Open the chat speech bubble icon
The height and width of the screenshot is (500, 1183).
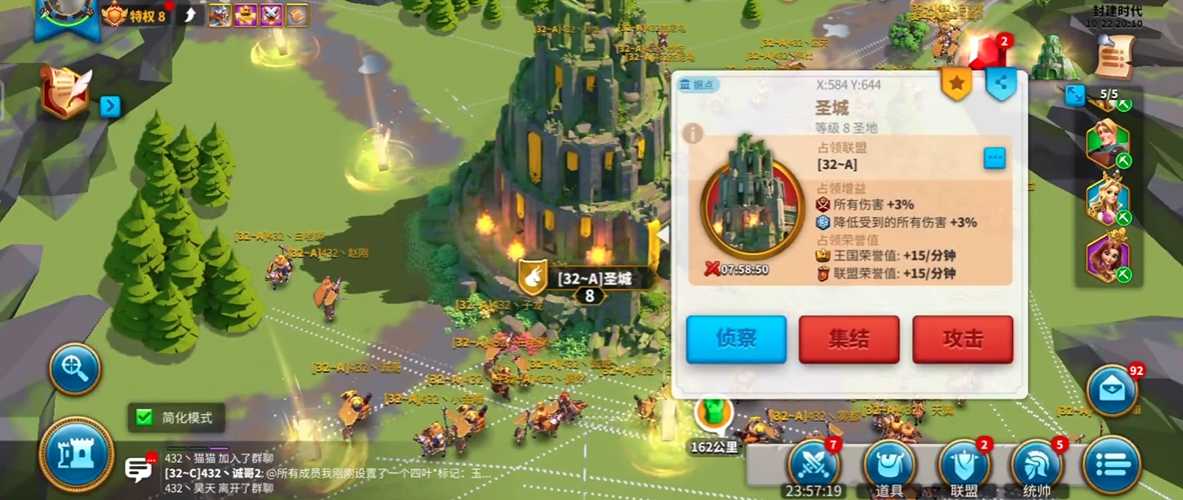138,469
